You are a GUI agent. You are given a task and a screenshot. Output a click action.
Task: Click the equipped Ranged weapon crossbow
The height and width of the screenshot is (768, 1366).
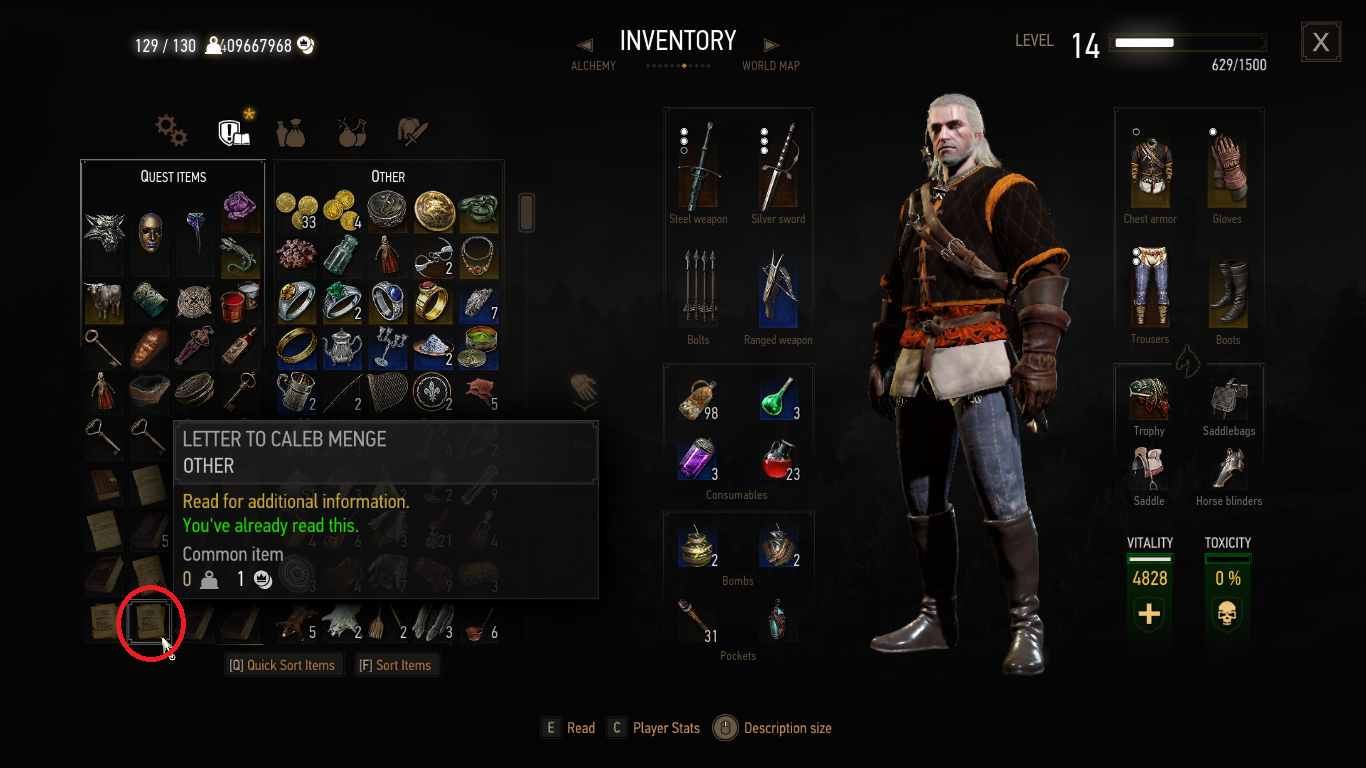[x=778, y=290]
